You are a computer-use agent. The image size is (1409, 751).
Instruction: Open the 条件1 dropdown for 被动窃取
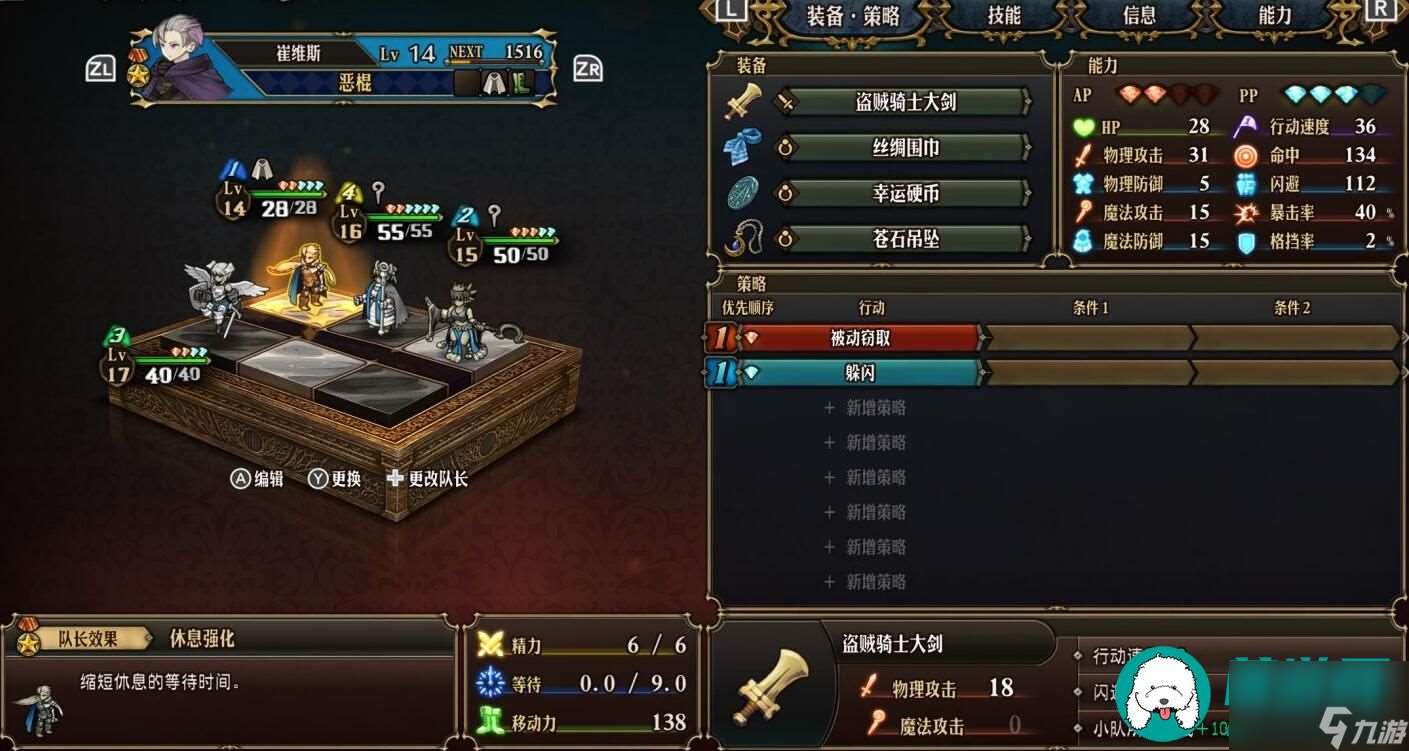click(x=1090, y=339)
